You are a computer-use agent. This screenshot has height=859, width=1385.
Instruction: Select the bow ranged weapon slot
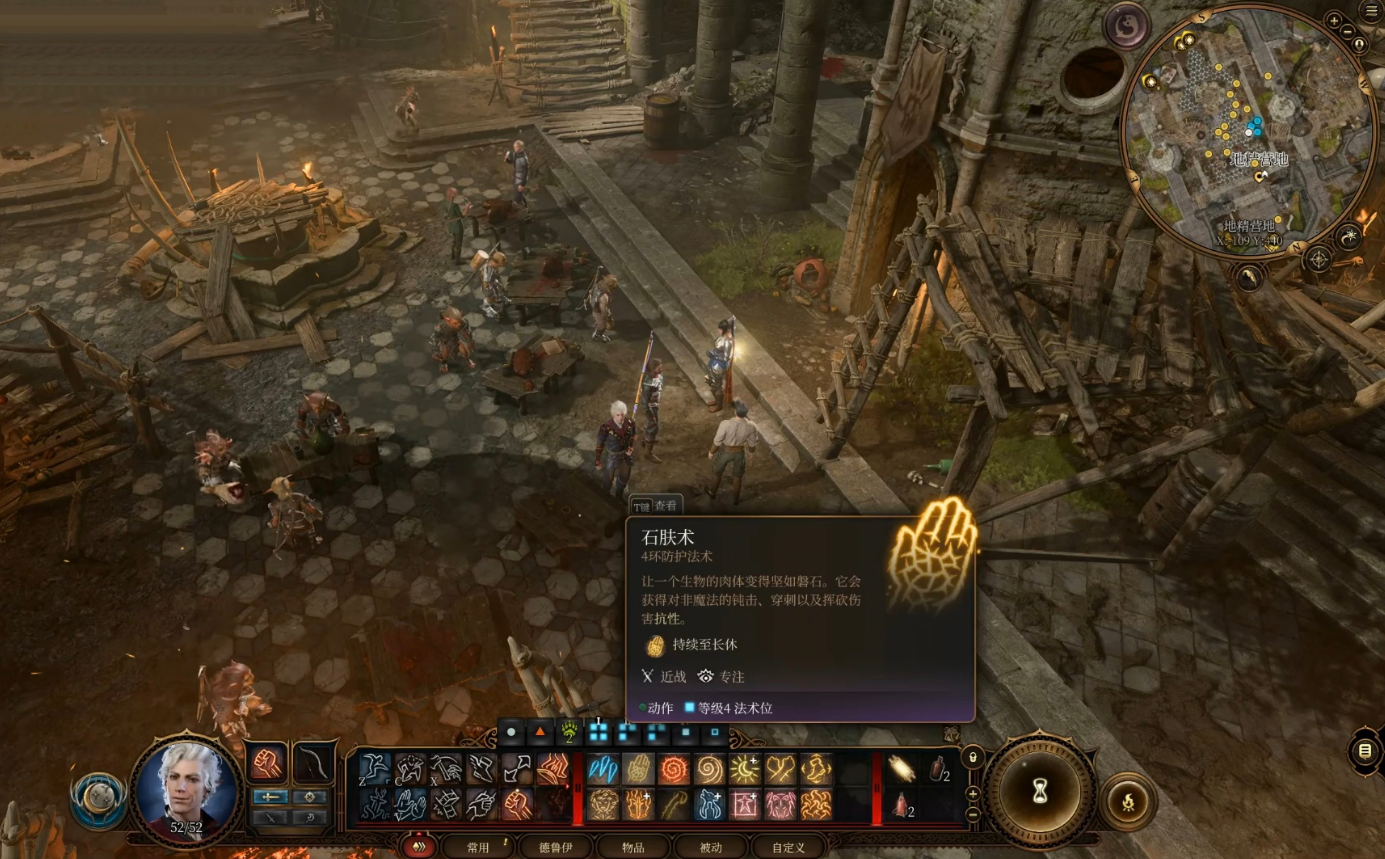coord(313,763)
